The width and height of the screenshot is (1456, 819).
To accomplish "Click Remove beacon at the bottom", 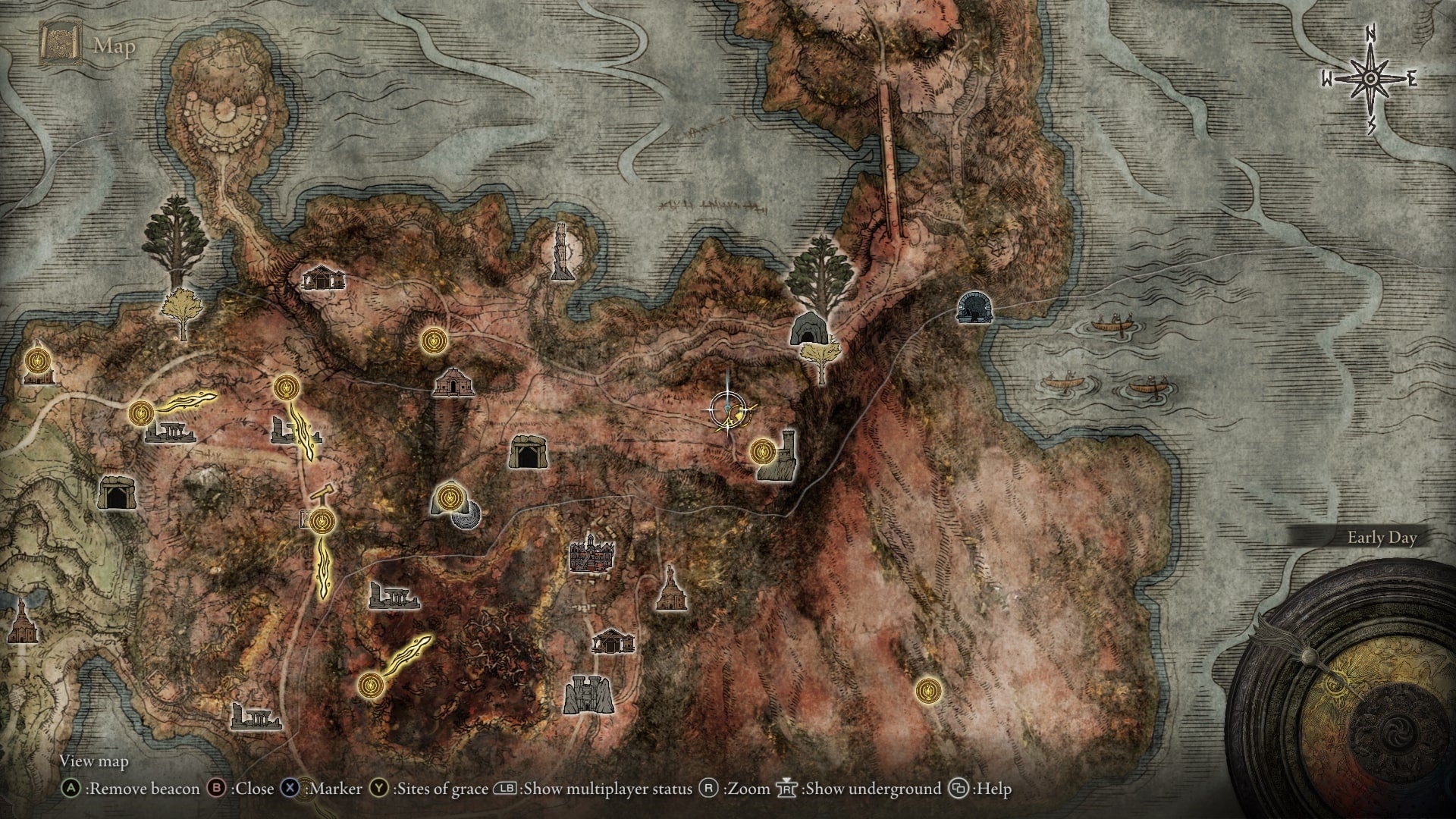I will coord(140,789).
